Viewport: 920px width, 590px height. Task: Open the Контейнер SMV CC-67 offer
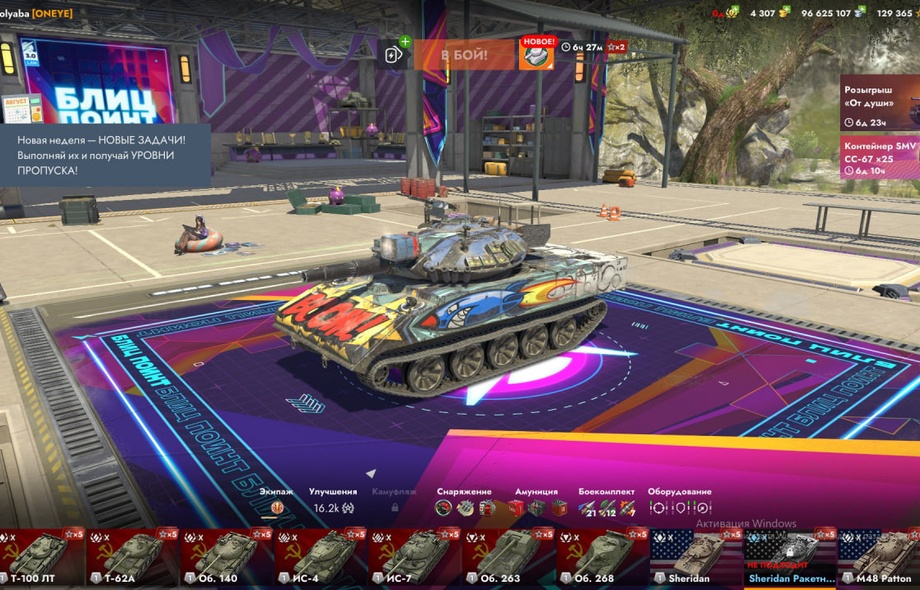(x=880, y=158)
